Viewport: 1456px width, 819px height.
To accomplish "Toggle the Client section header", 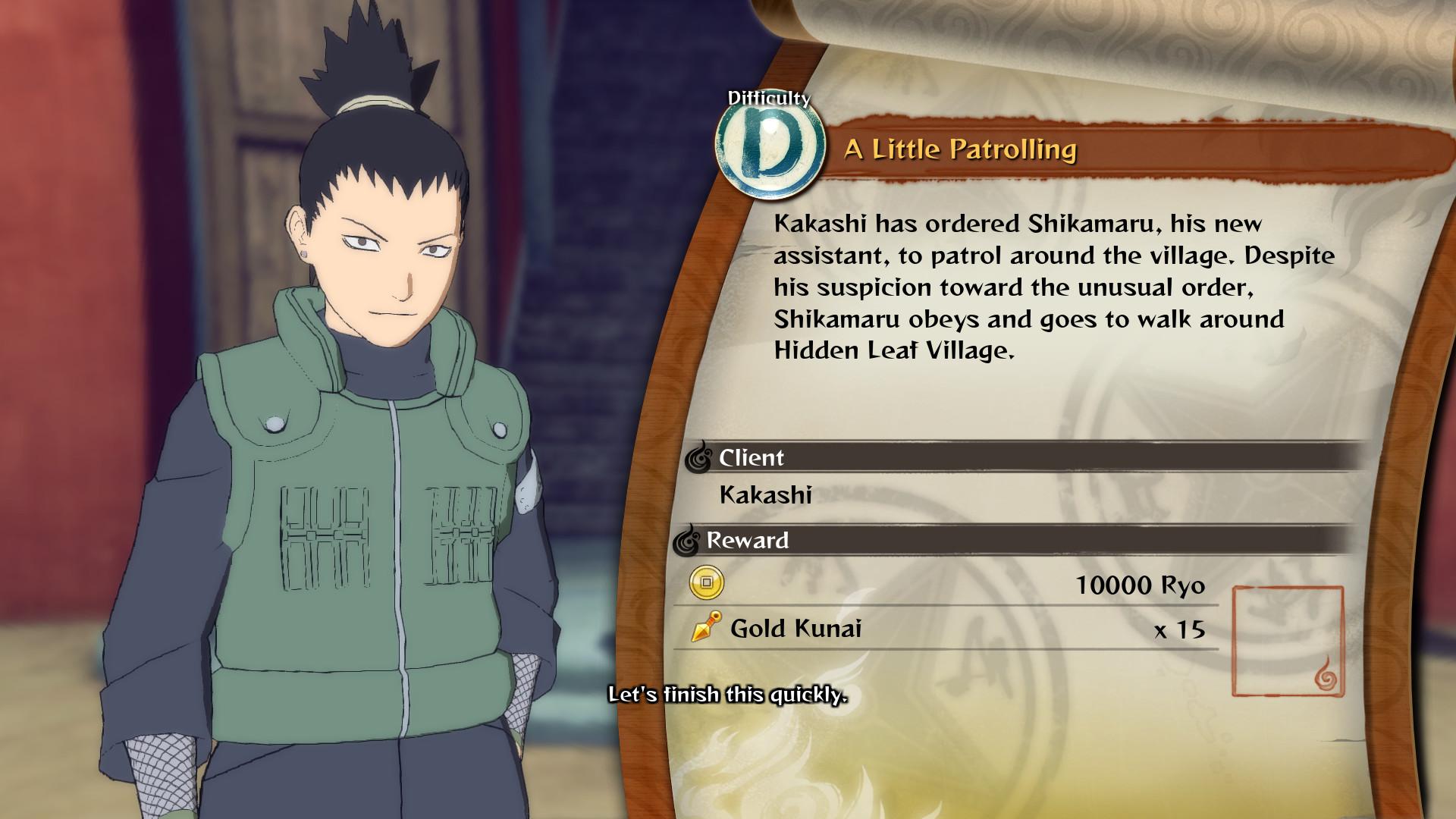I will coord(749,458).
